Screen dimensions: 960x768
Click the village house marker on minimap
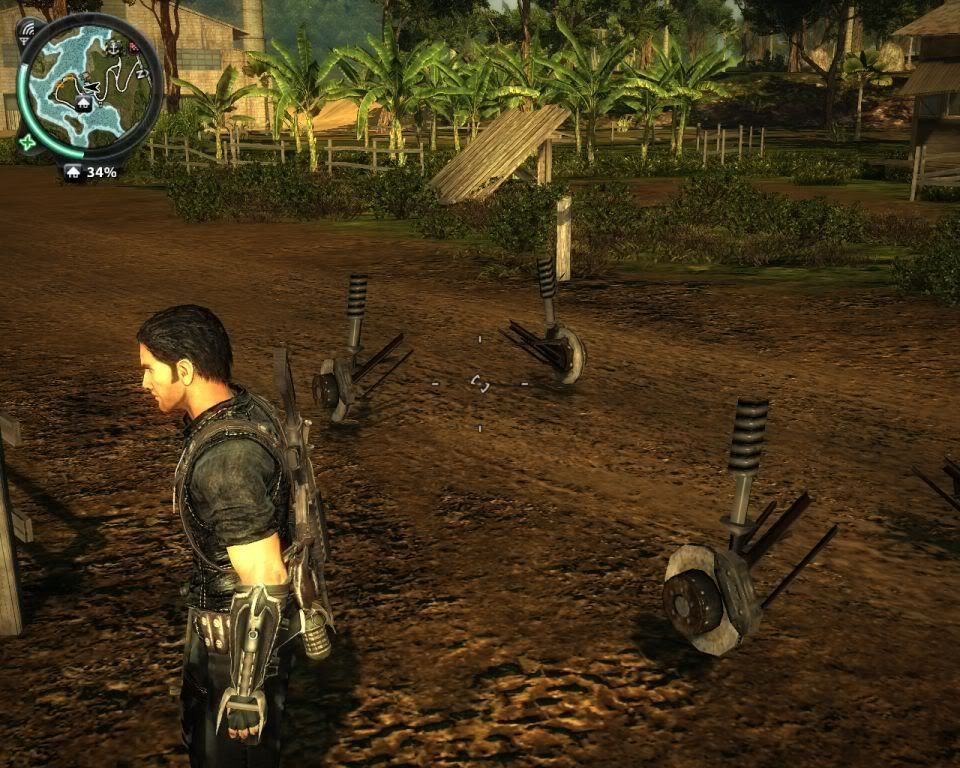tap(83, 103)
